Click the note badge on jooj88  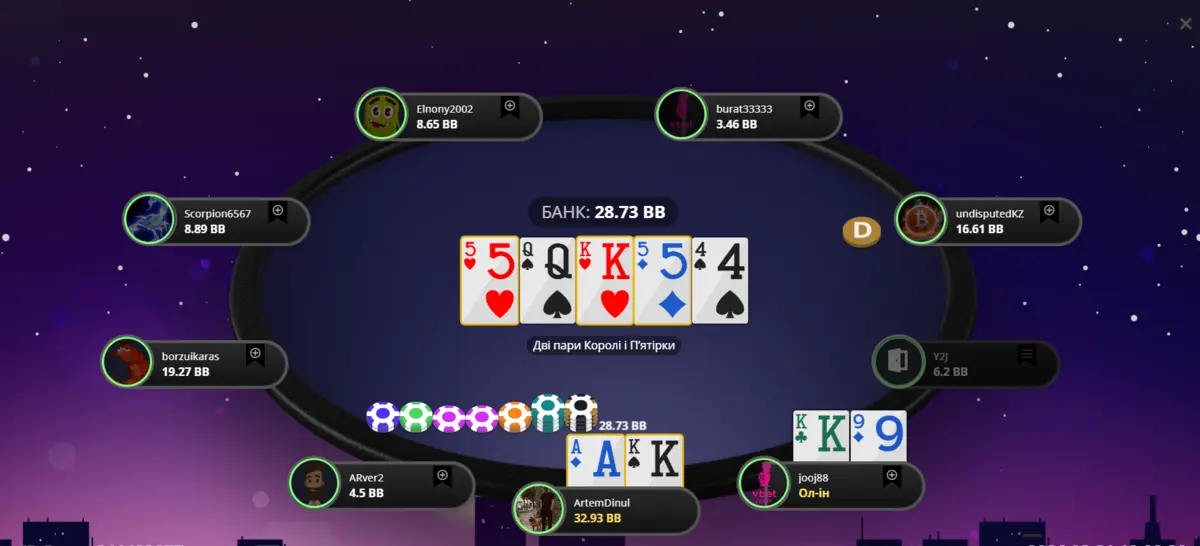[892, 476]
